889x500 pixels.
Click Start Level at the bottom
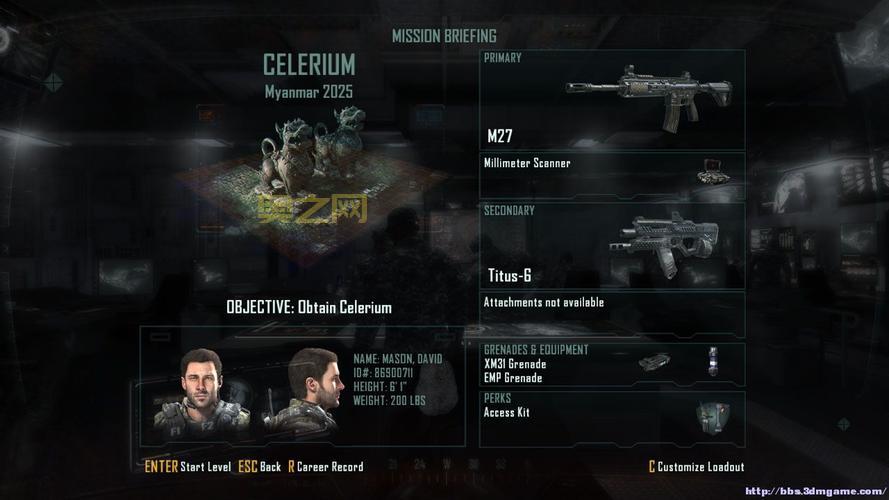coord(188,467)
